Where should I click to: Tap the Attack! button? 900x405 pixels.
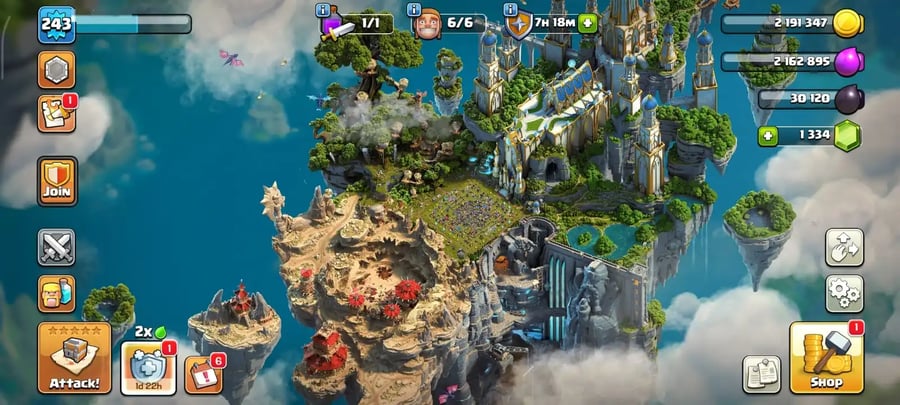(74, 357)
